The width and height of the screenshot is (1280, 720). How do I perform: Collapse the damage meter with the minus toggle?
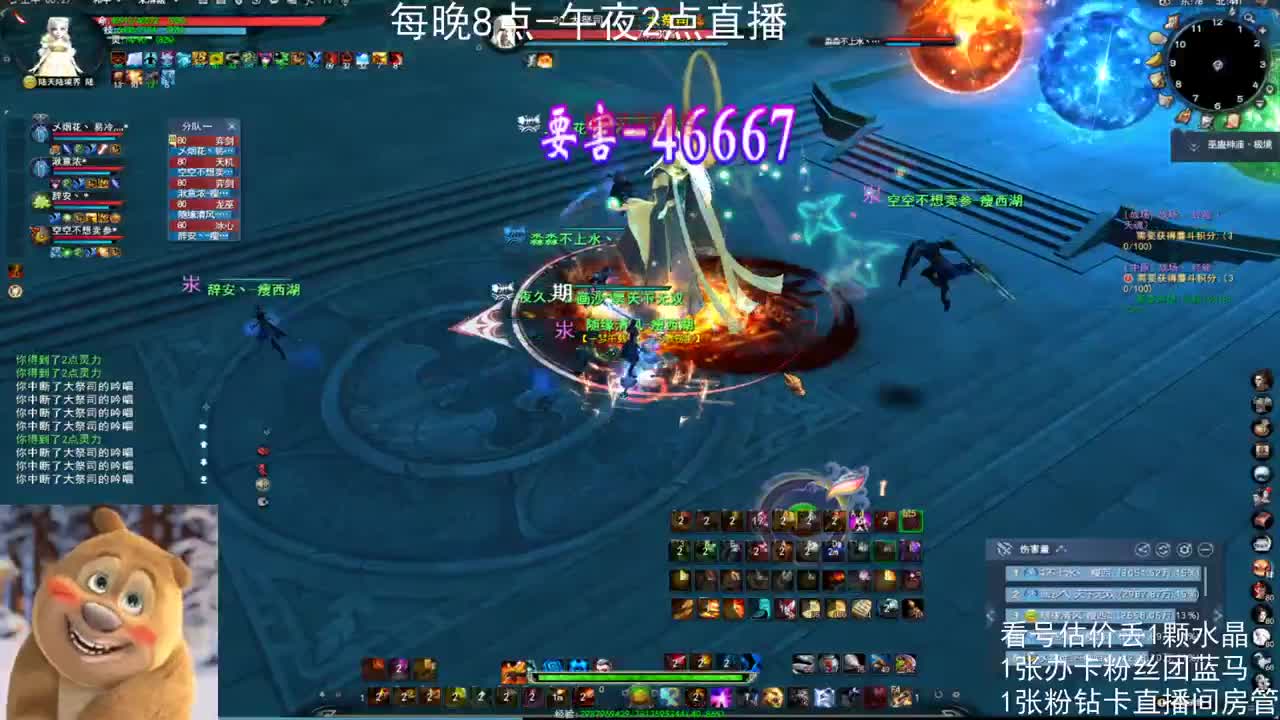(1205, 551)
